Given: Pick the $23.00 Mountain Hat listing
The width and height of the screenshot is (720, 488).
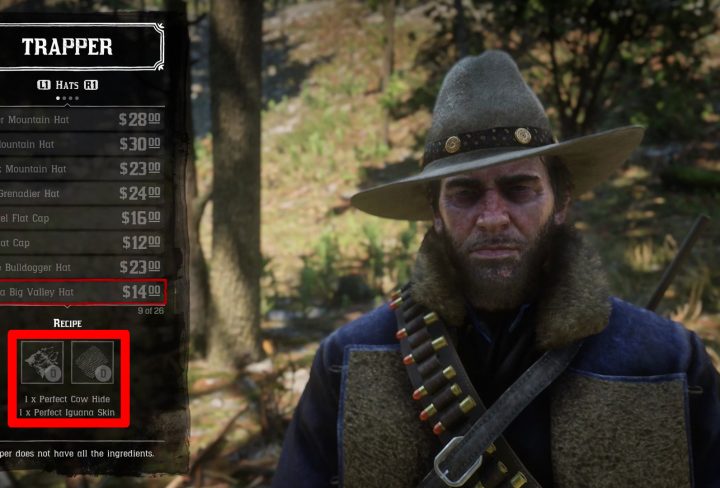Looking at the screenshot, I should coord(82,169).
